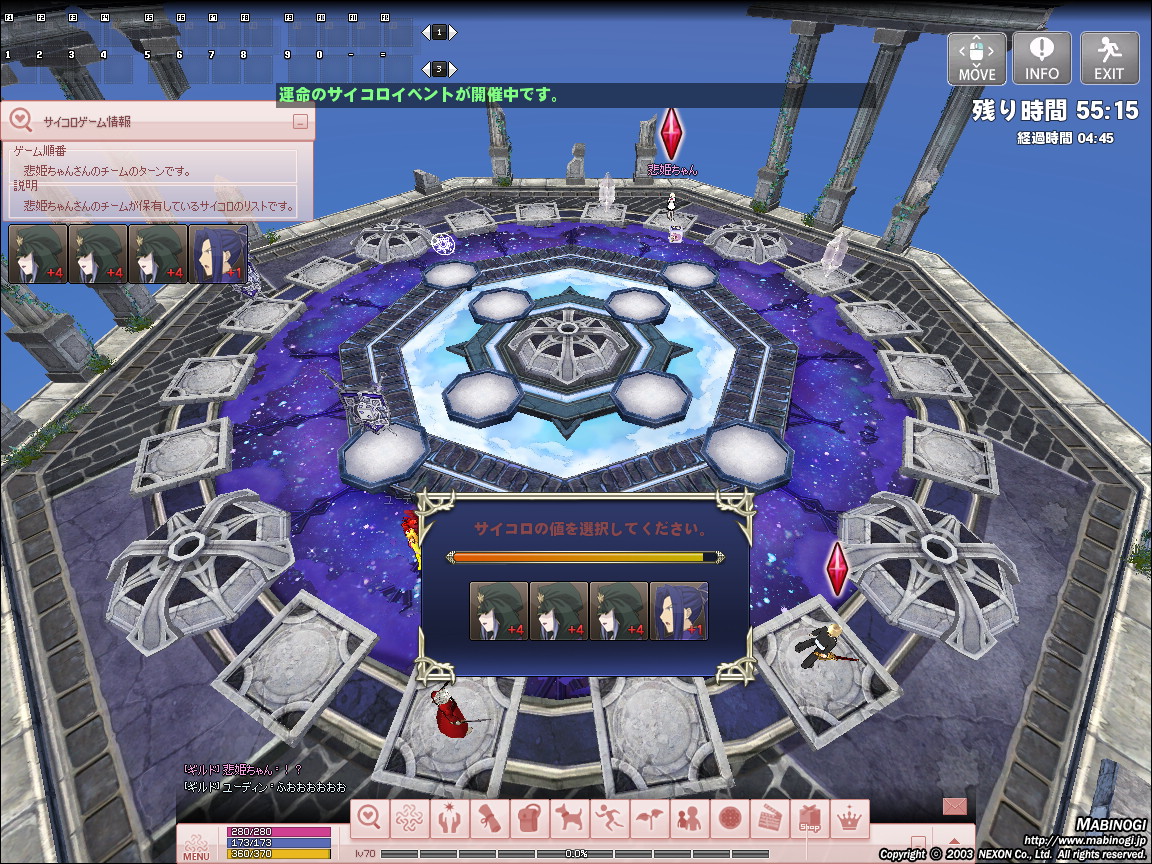Open the main MENU button
Image resolution: width=1152 pixels, height=864 pixels.
coord(196,846)
